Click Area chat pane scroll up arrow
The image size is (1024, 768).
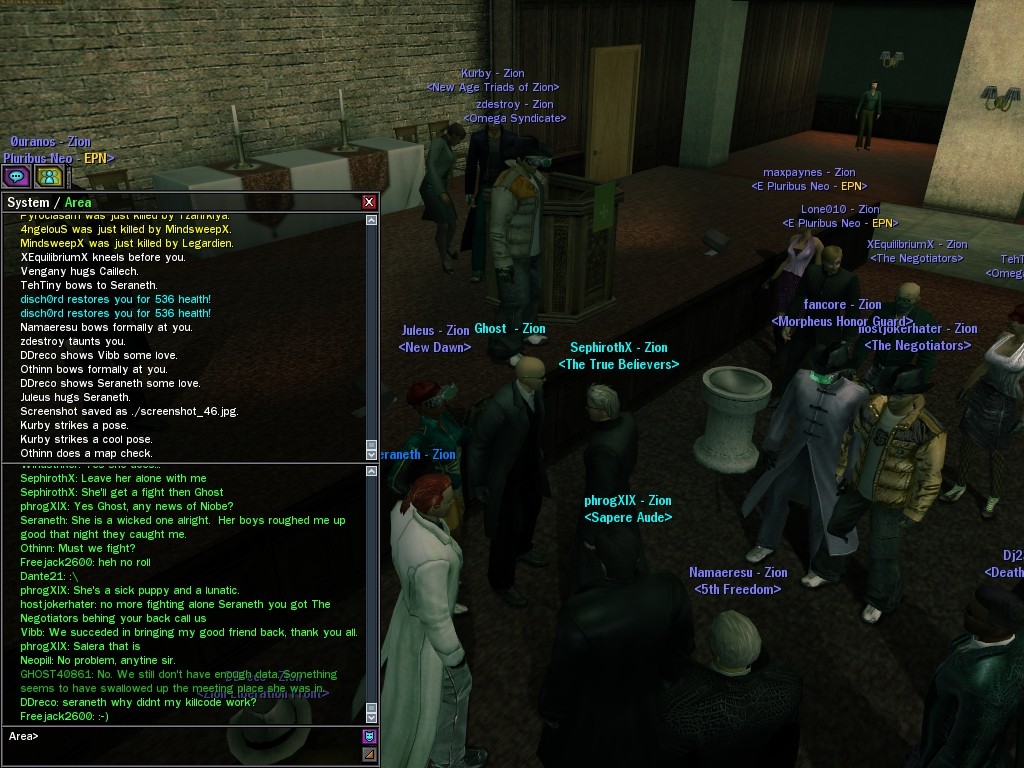(372, 471)
